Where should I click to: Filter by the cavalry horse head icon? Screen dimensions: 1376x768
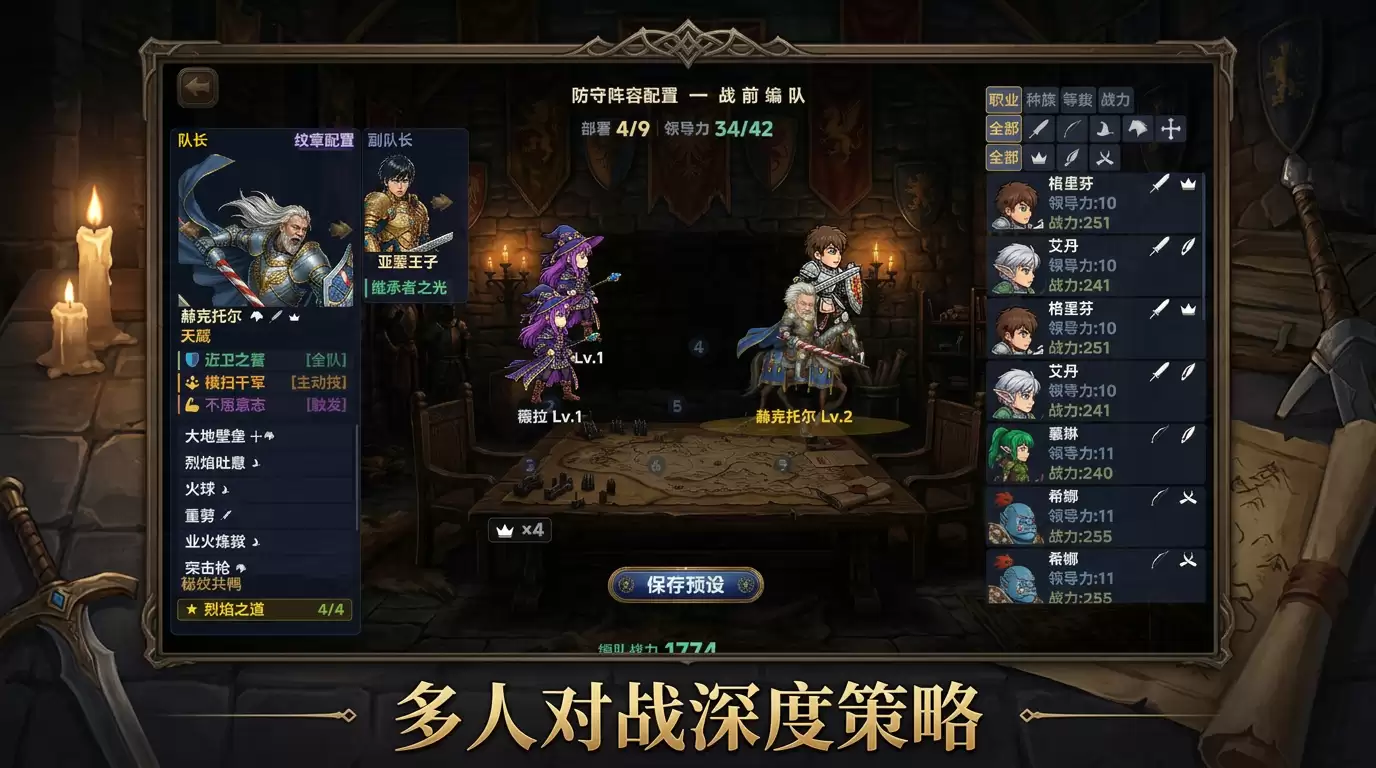click(1138, 128)
